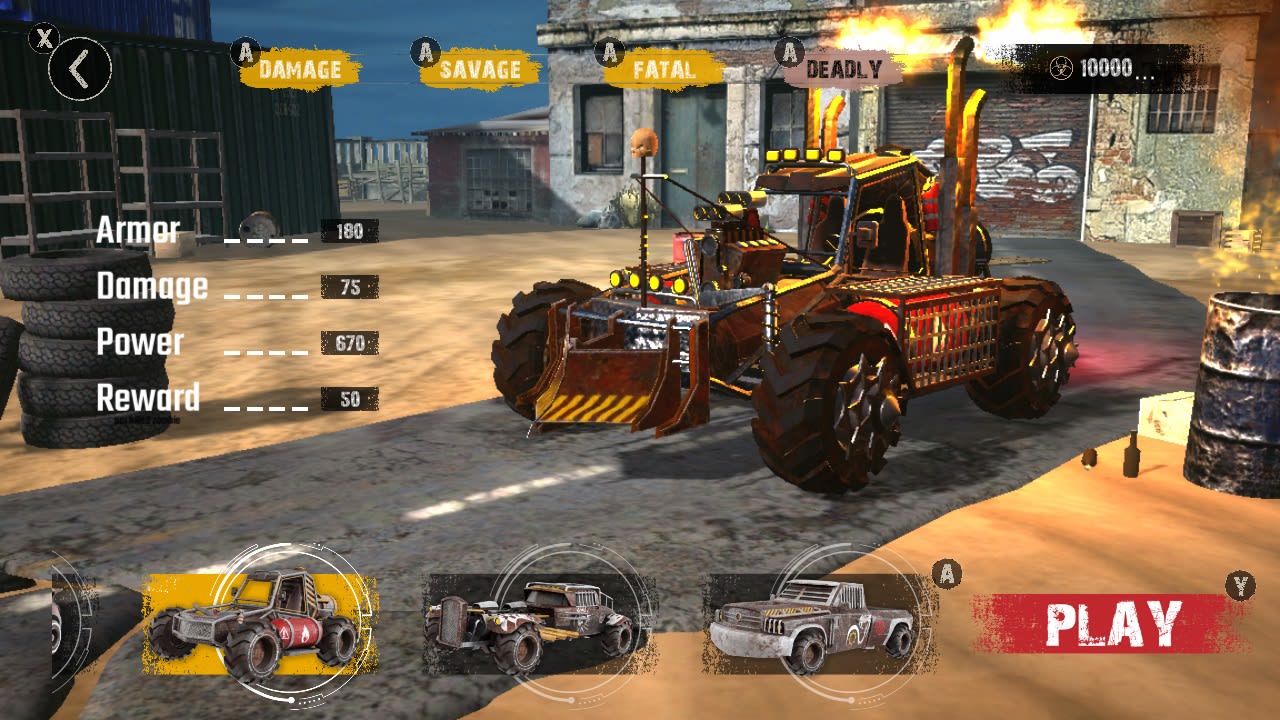Click the Armor value box showing 180
This screenshot has height=720, width=1280.
350,231
